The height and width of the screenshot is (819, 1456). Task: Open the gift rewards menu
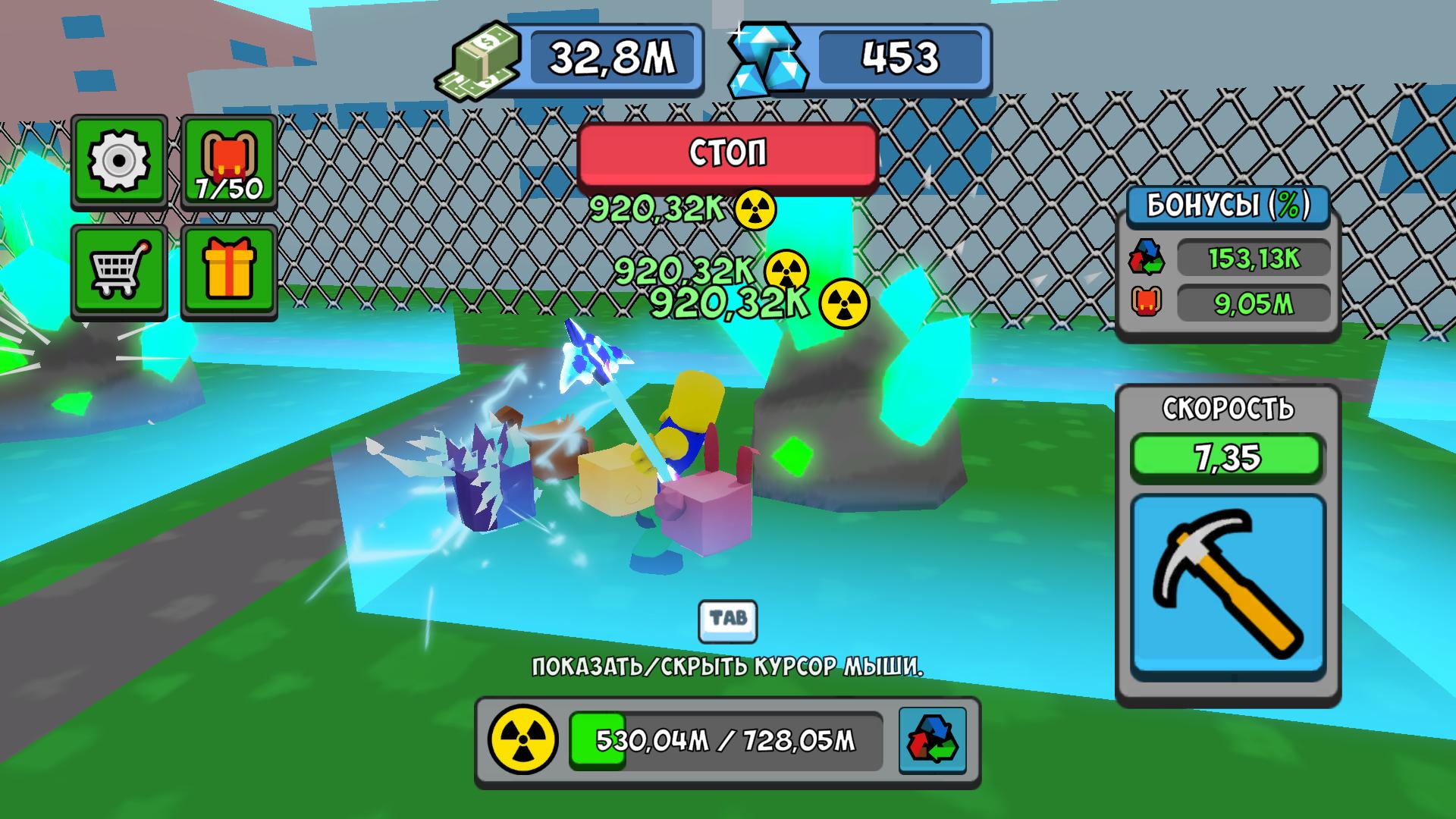click(227, 269)
